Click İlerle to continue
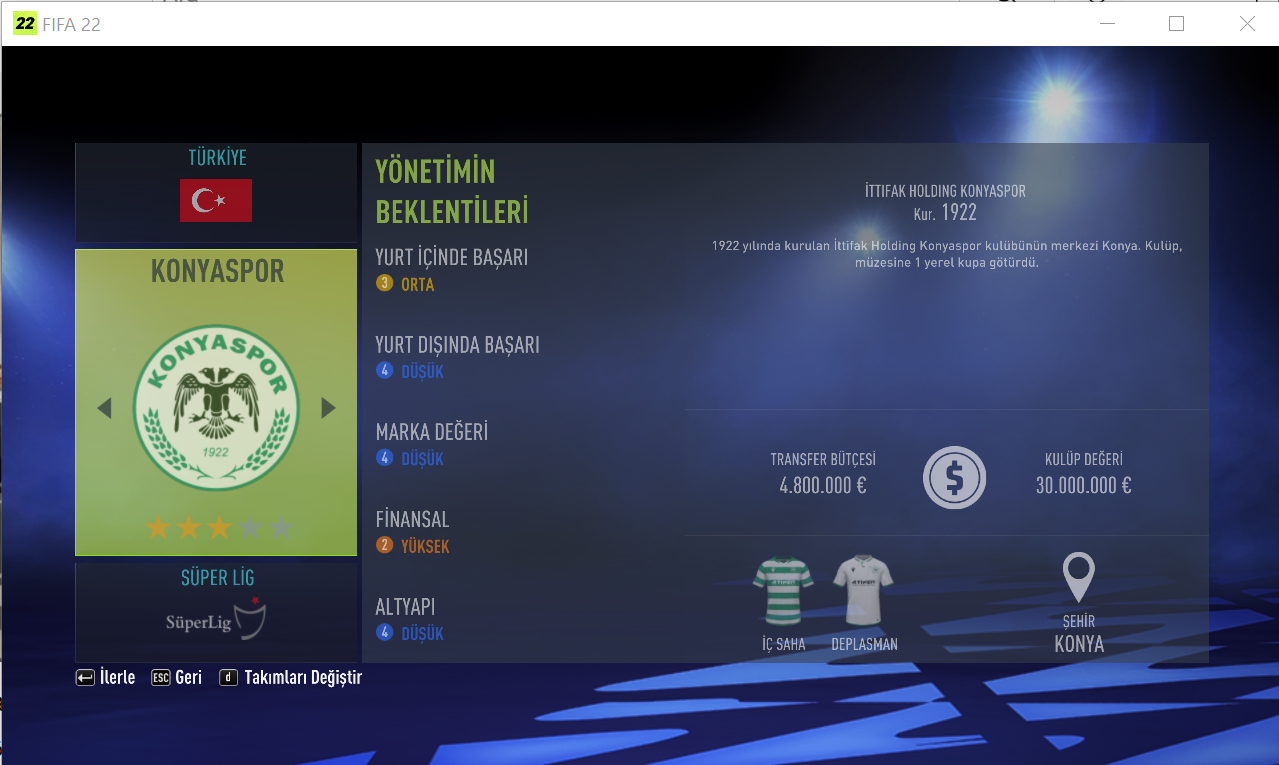The width and height of the screenshot is (1279, 765). point(106,678)
